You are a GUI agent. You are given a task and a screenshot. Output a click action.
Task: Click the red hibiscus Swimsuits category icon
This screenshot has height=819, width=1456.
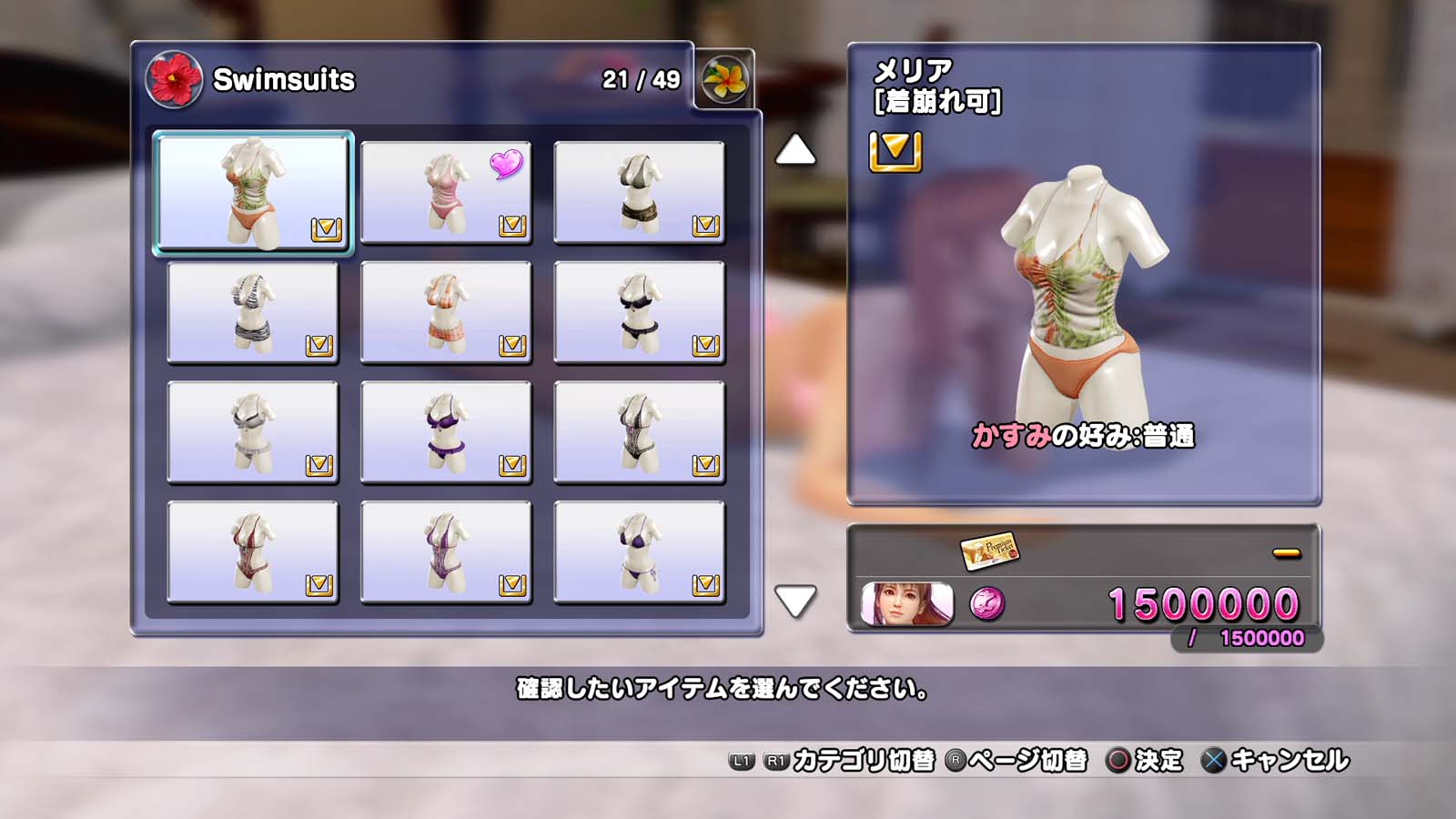[x=174, y=79]
